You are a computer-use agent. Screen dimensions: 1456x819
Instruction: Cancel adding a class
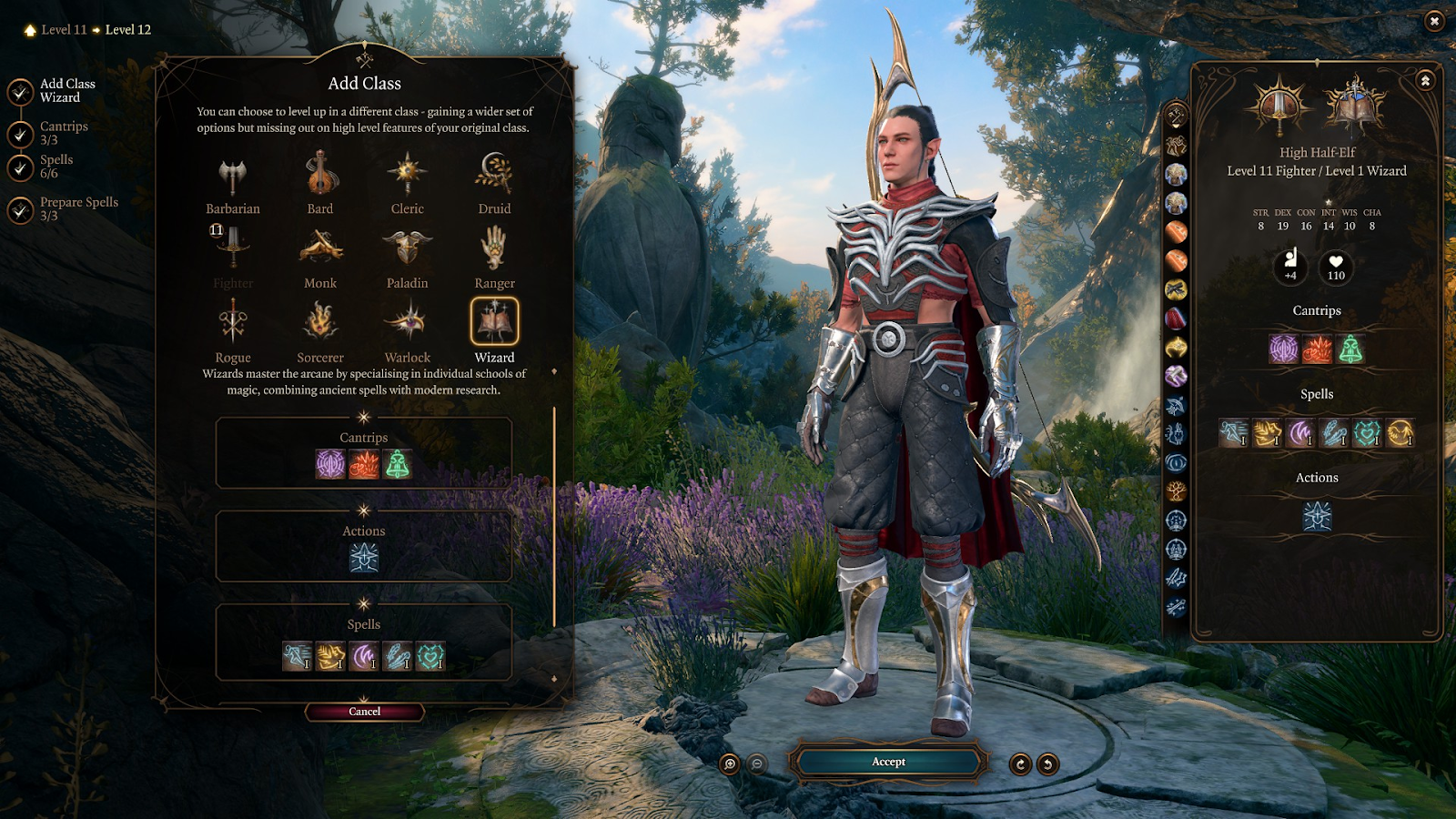coord(364,712)
